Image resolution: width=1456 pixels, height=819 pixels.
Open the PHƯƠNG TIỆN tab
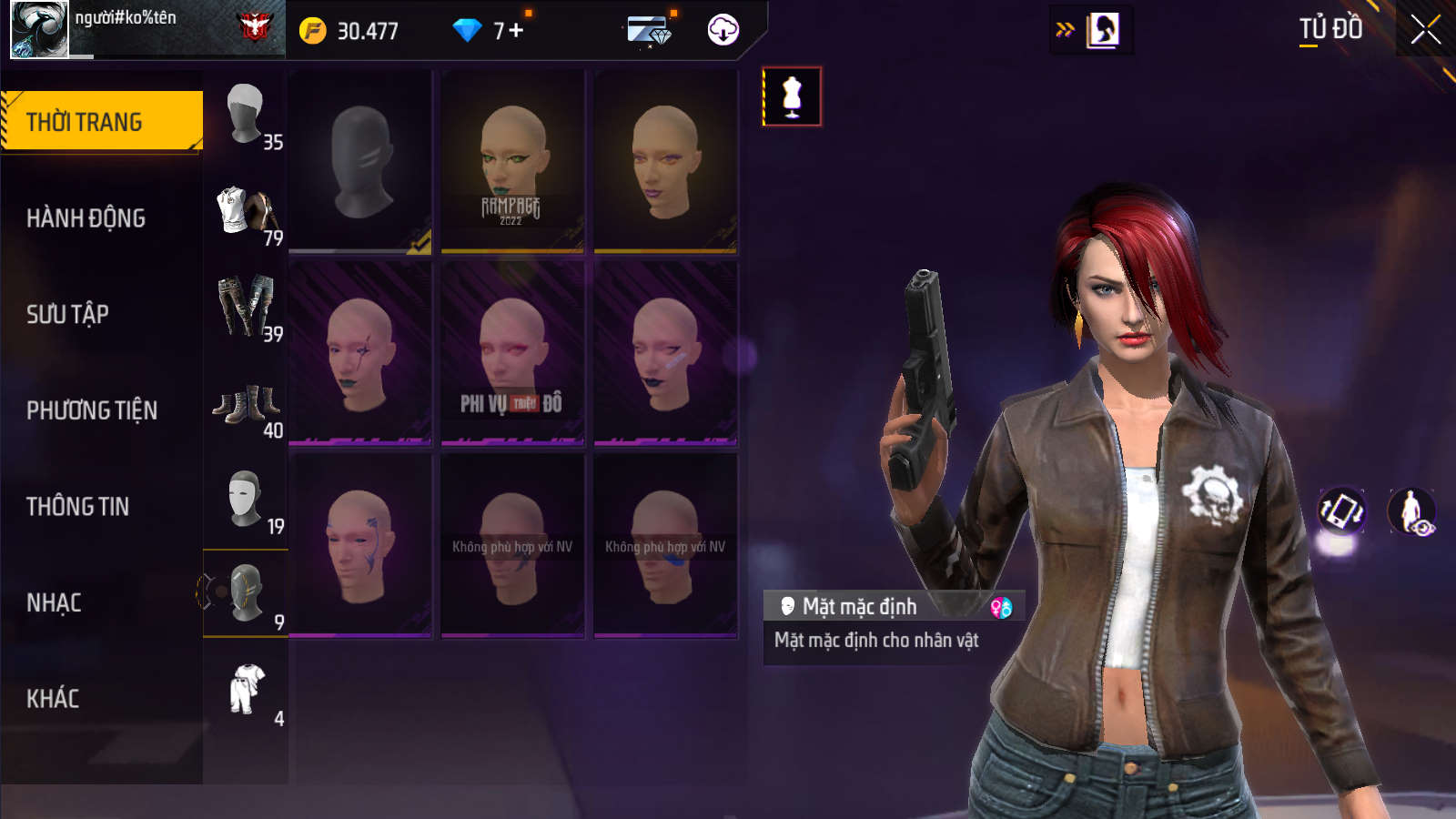(92, 410)
